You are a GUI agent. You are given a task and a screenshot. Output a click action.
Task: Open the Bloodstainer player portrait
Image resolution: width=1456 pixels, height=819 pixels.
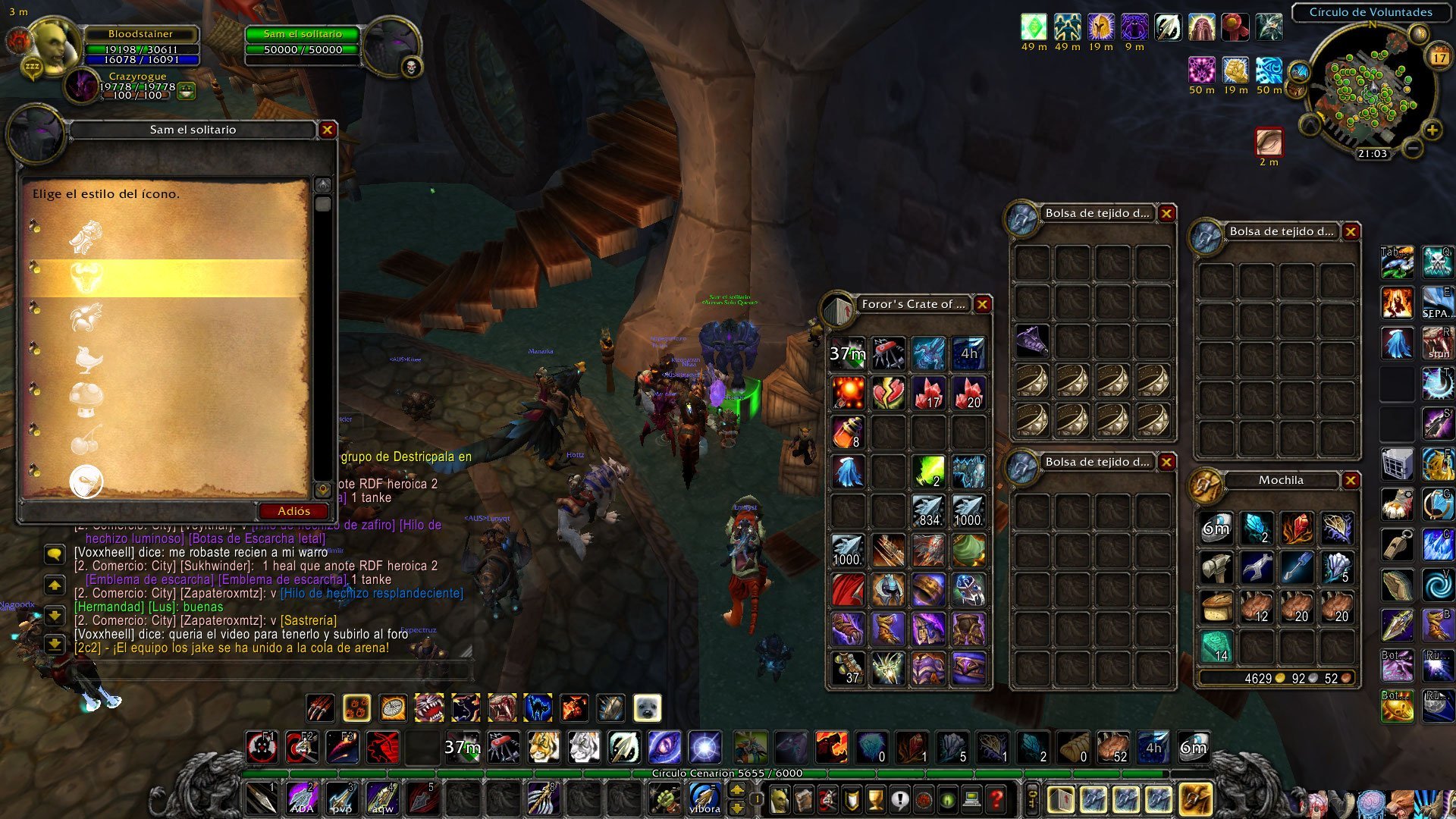click(55, 47)
